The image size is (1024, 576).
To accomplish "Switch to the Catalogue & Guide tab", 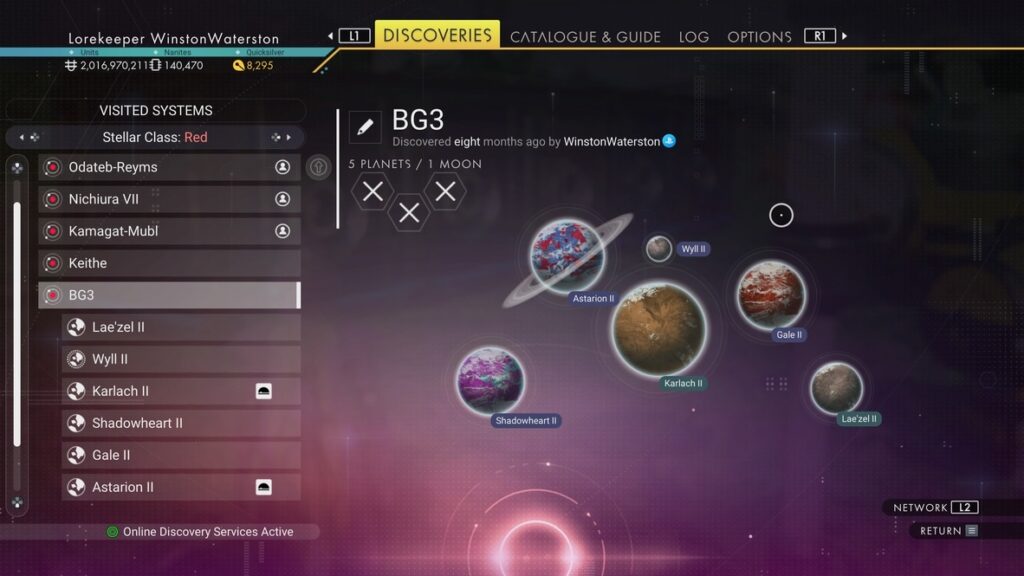I will (x=585, y=37).
